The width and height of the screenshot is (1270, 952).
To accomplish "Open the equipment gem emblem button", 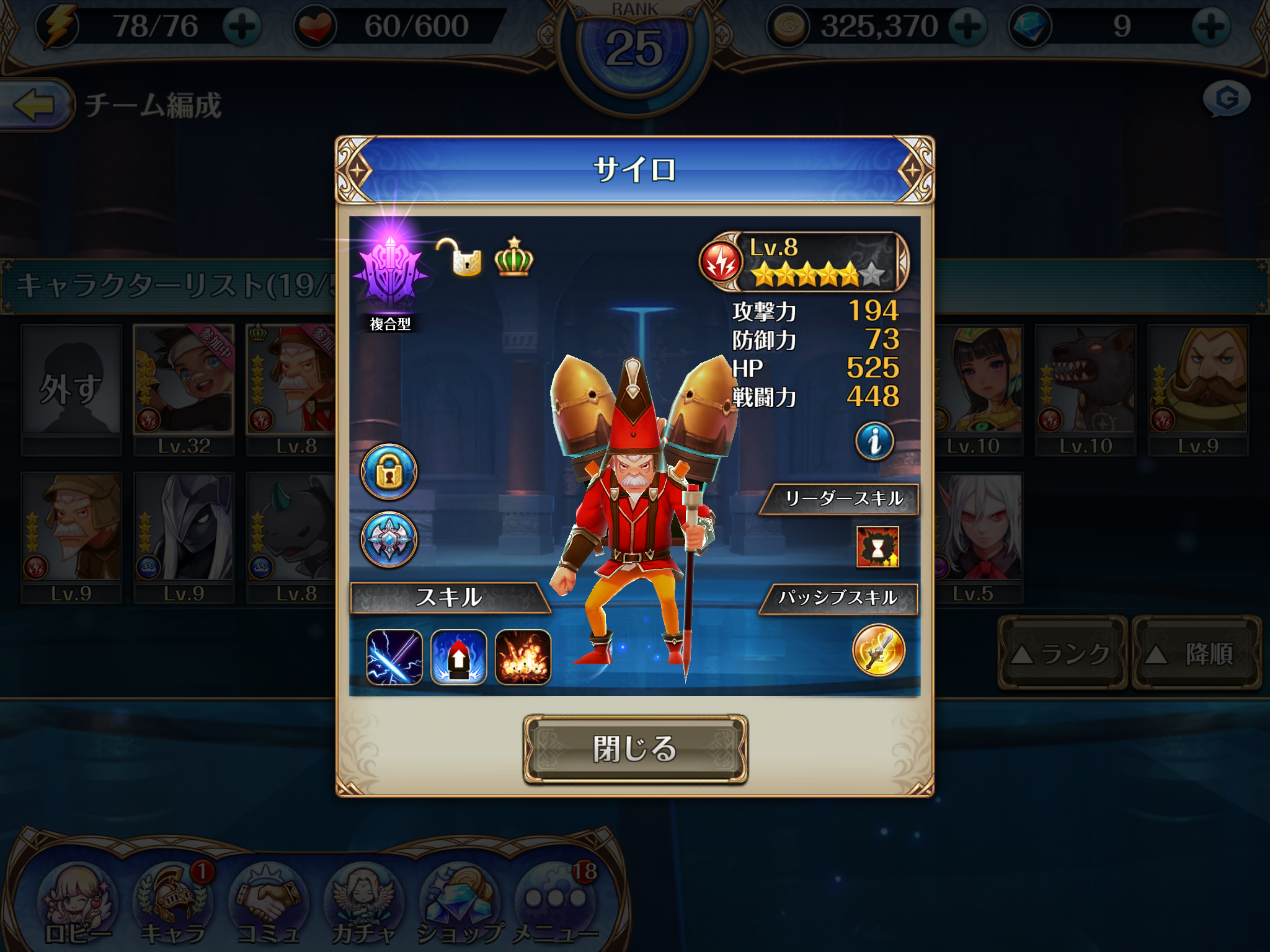I will [x=389, y=539].
